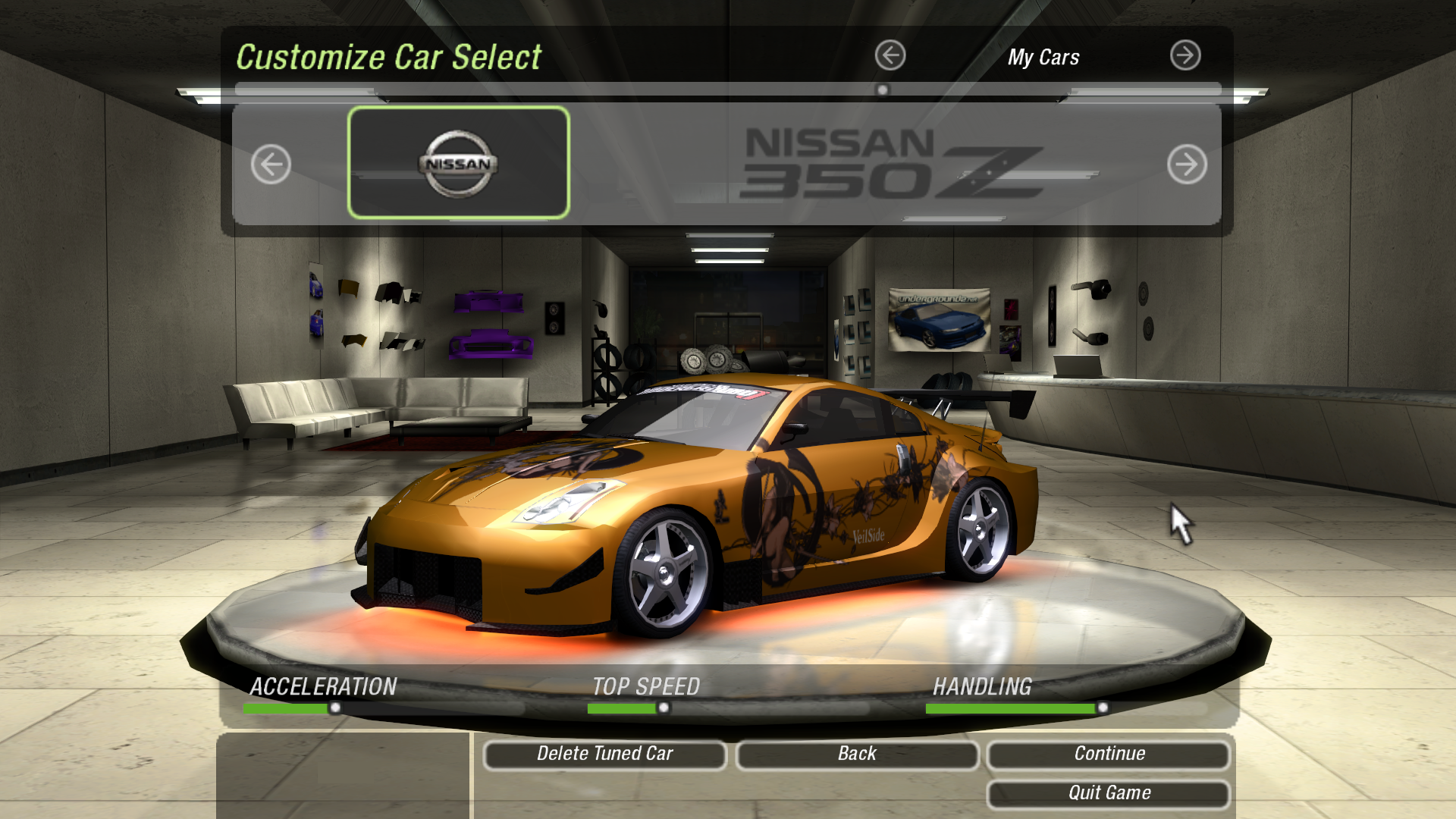
Task: Show the next car in the list
Action: 1187,164
